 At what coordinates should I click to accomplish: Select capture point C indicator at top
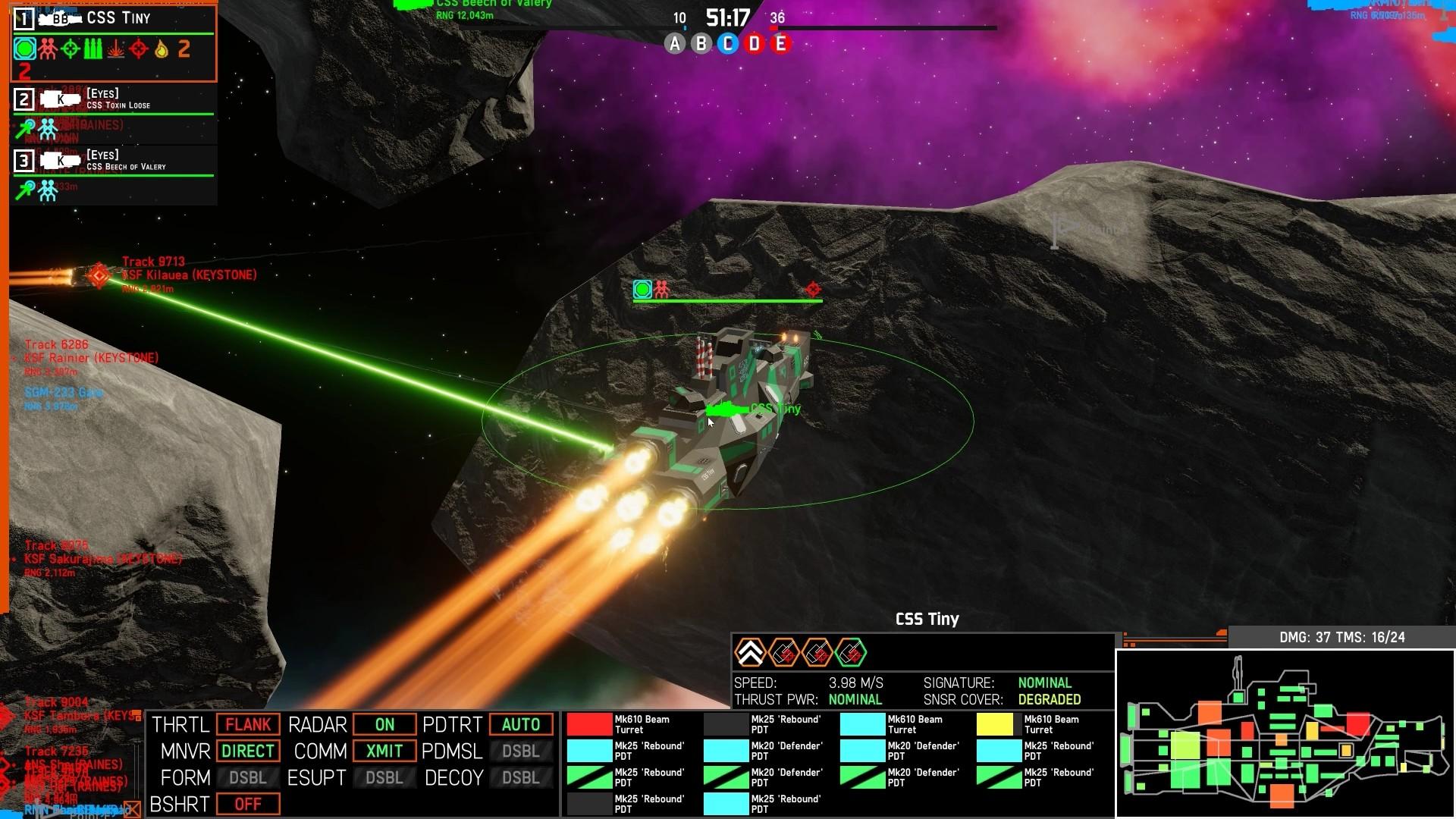point(726,45)
